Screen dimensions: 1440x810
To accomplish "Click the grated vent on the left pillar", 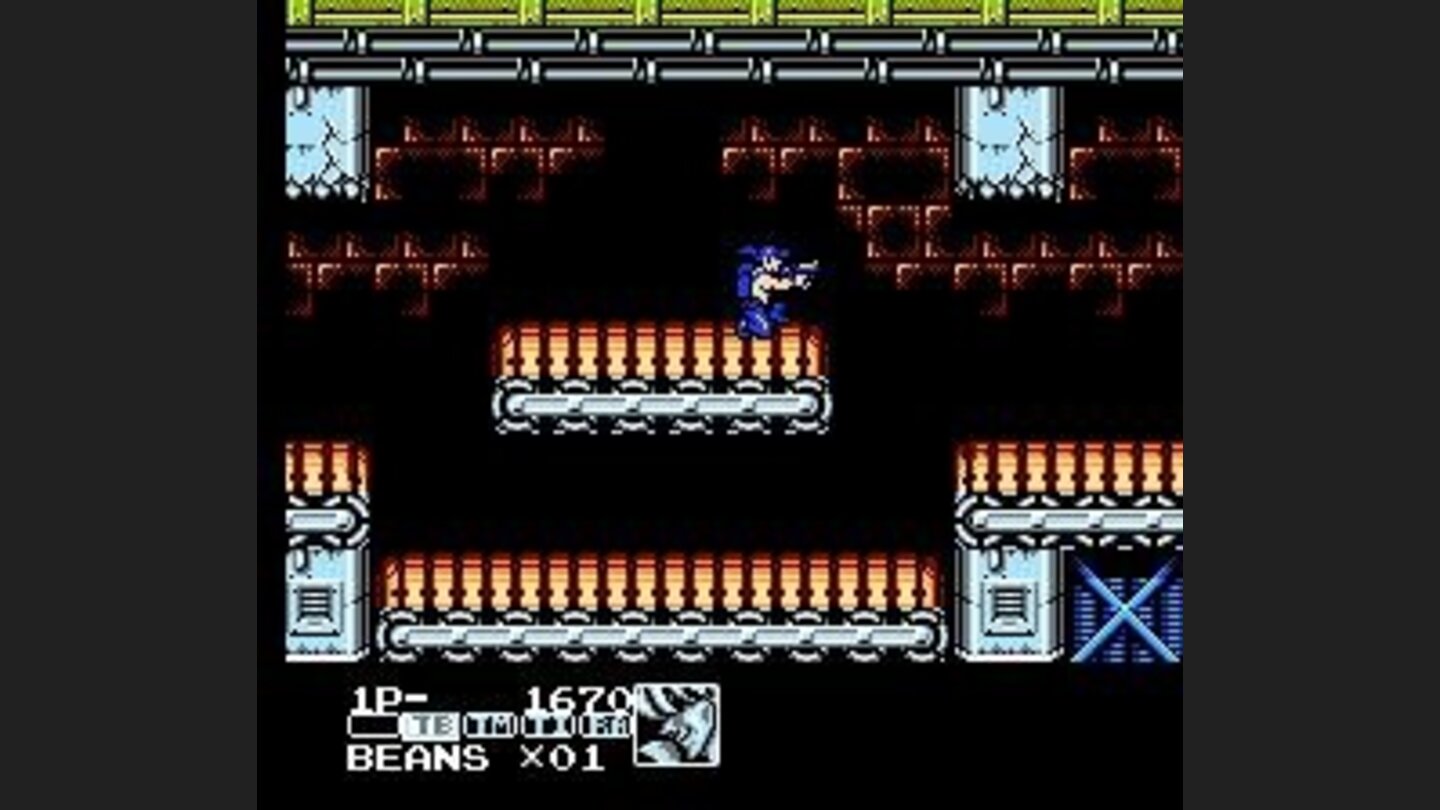I will 316,600.
